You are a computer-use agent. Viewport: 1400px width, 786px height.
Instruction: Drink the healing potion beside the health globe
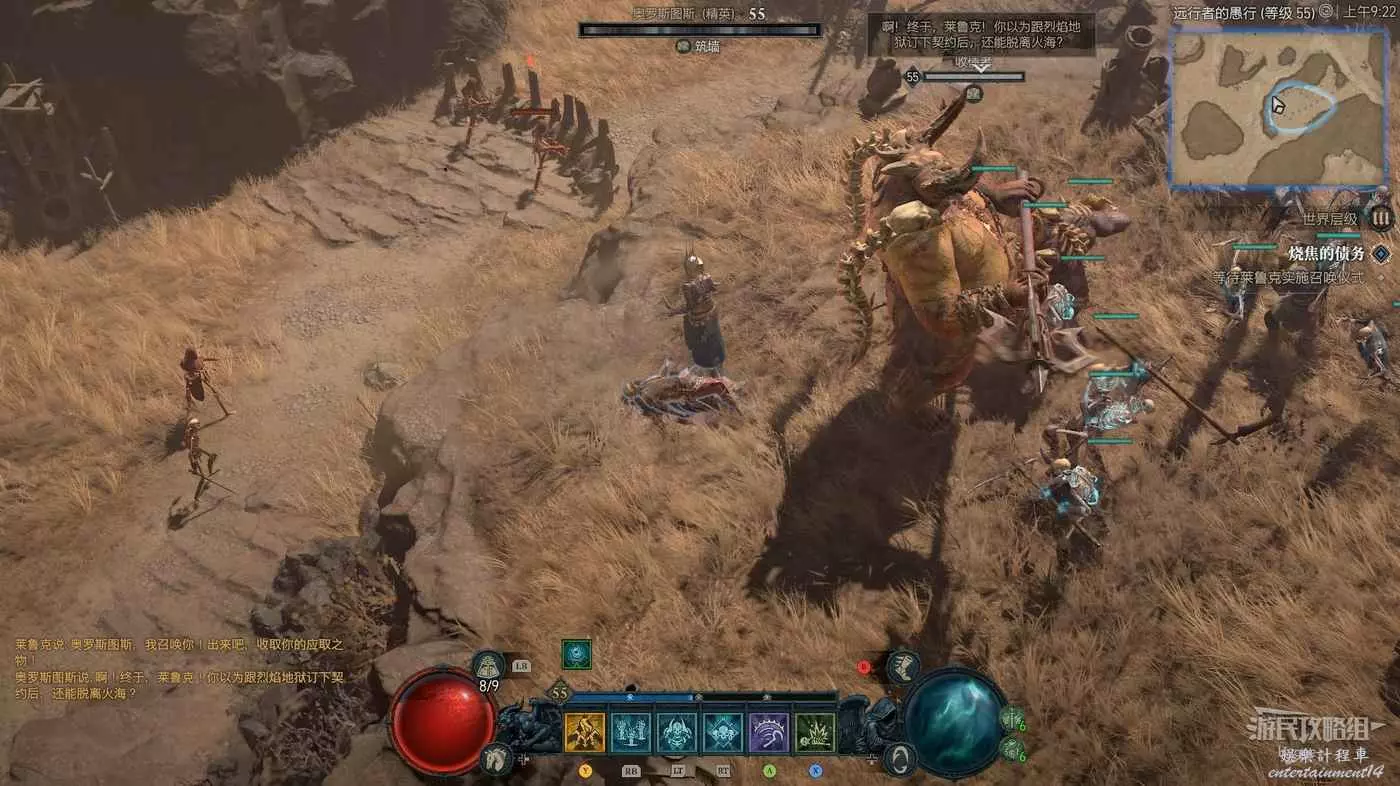pyautogui.click(x=488, y=666)
